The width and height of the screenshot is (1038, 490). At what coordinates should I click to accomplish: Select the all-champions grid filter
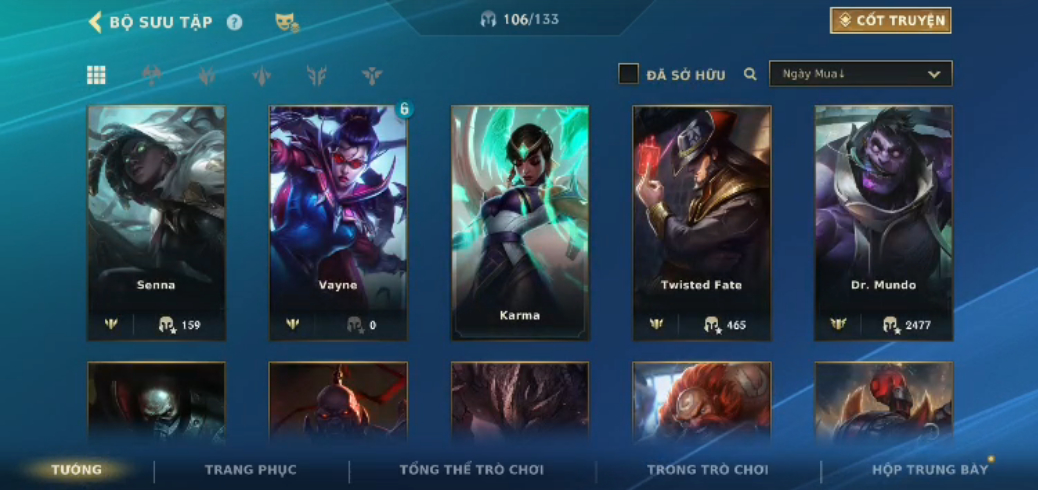pos(96,75)
